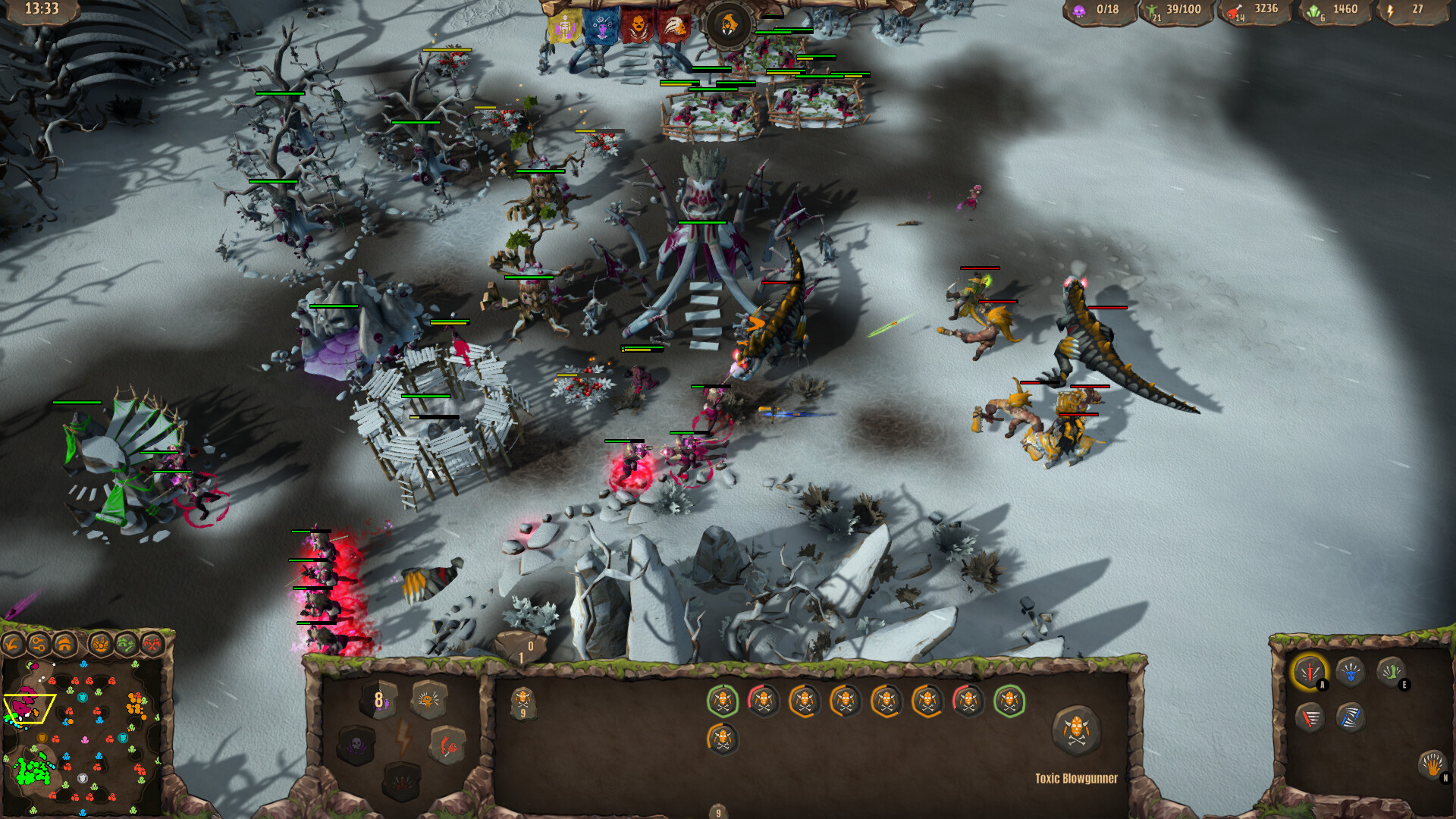The image size is (1456, 819).
Task: Select the red sword attack-move order
Action: click(1309, 719)
